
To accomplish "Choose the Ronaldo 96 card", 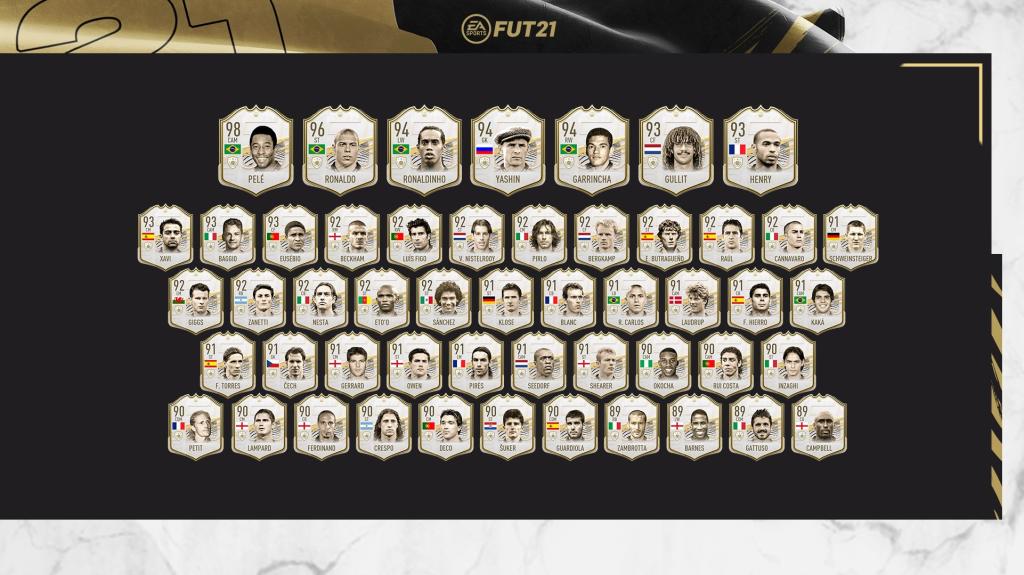I will (x=339, y=150).
